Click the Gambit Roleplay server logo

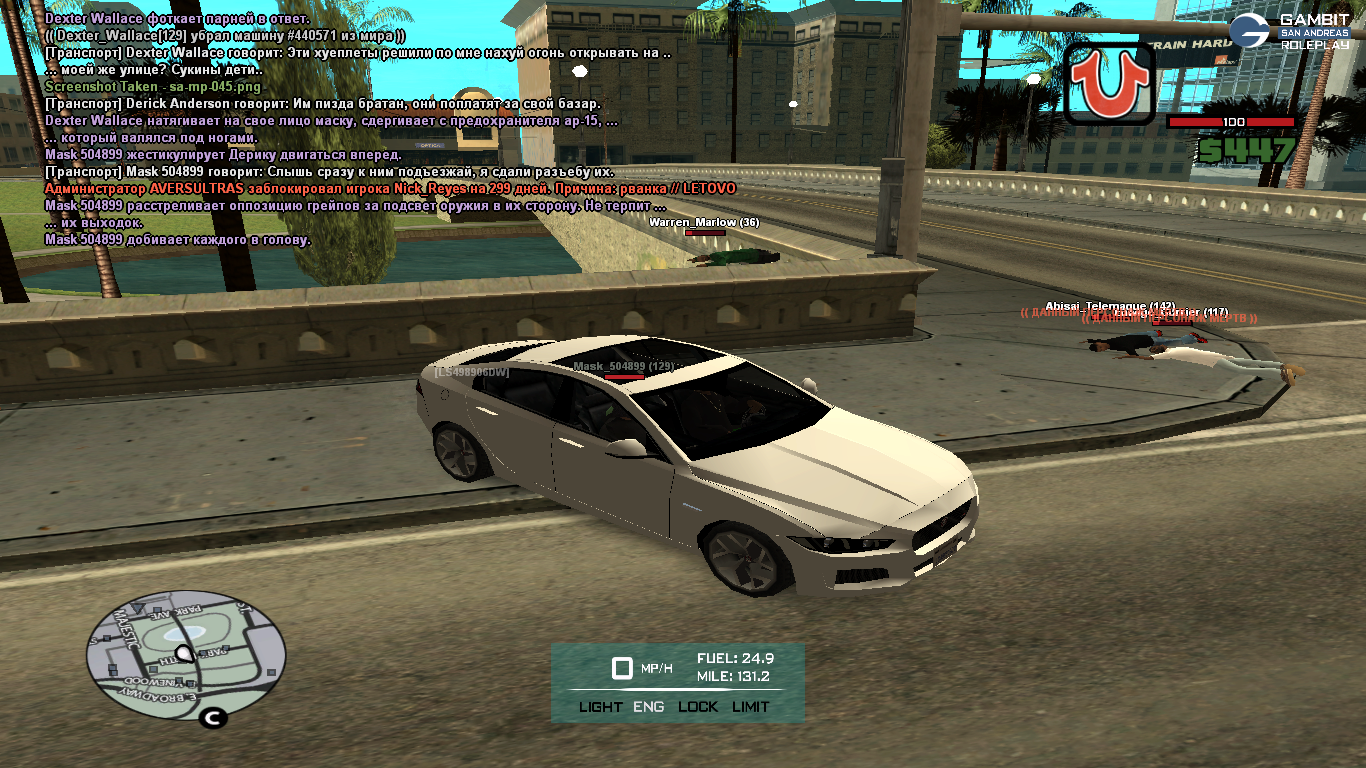(x=1291, y=31)
